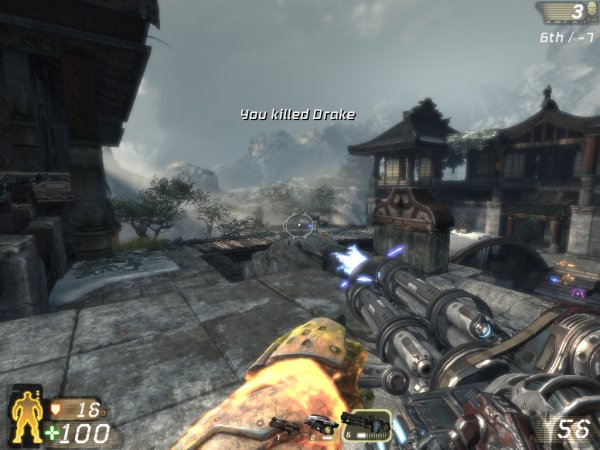Switch to the slot 2 Enforcer pistol

tap(320, 423)
